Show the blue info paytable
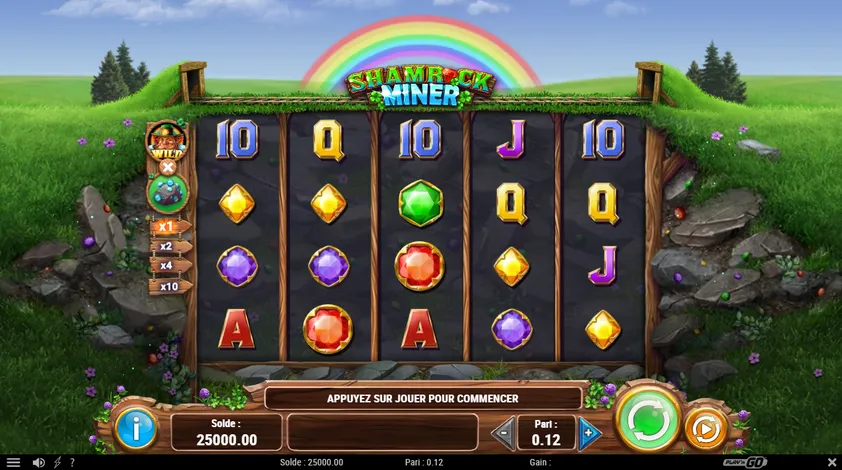Viewport: 842px width, 470px height. (x=135, y=429)
